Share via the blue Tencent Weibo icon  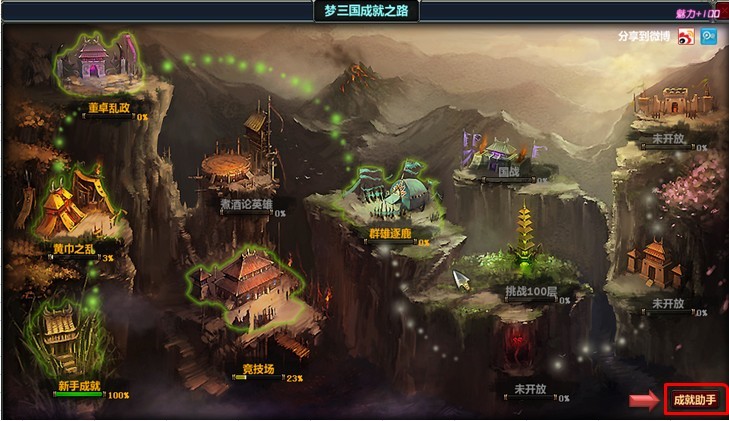pos(709,36)
